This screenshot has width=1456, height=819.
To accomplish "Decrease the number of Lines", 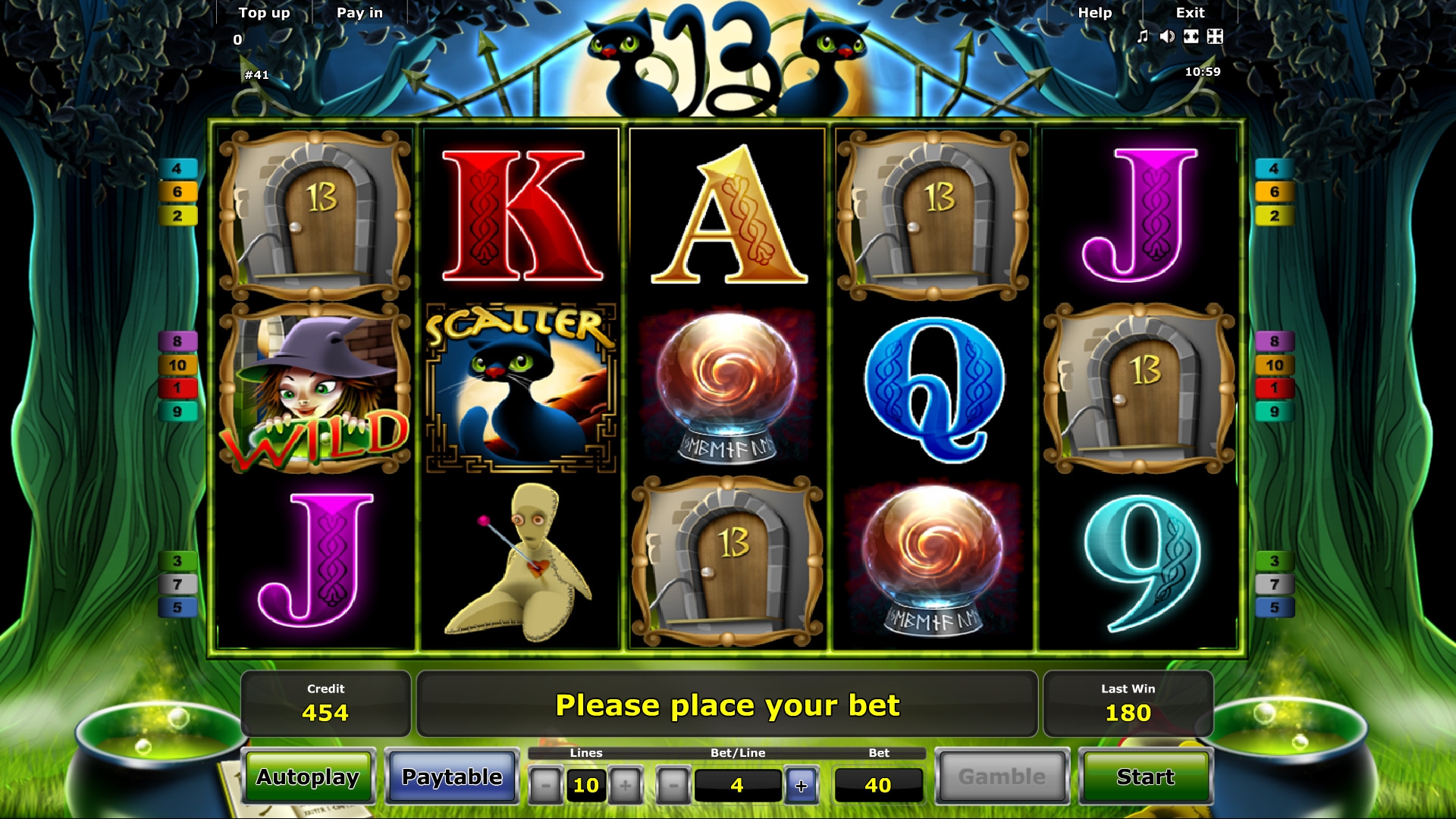I will [545, 786].
